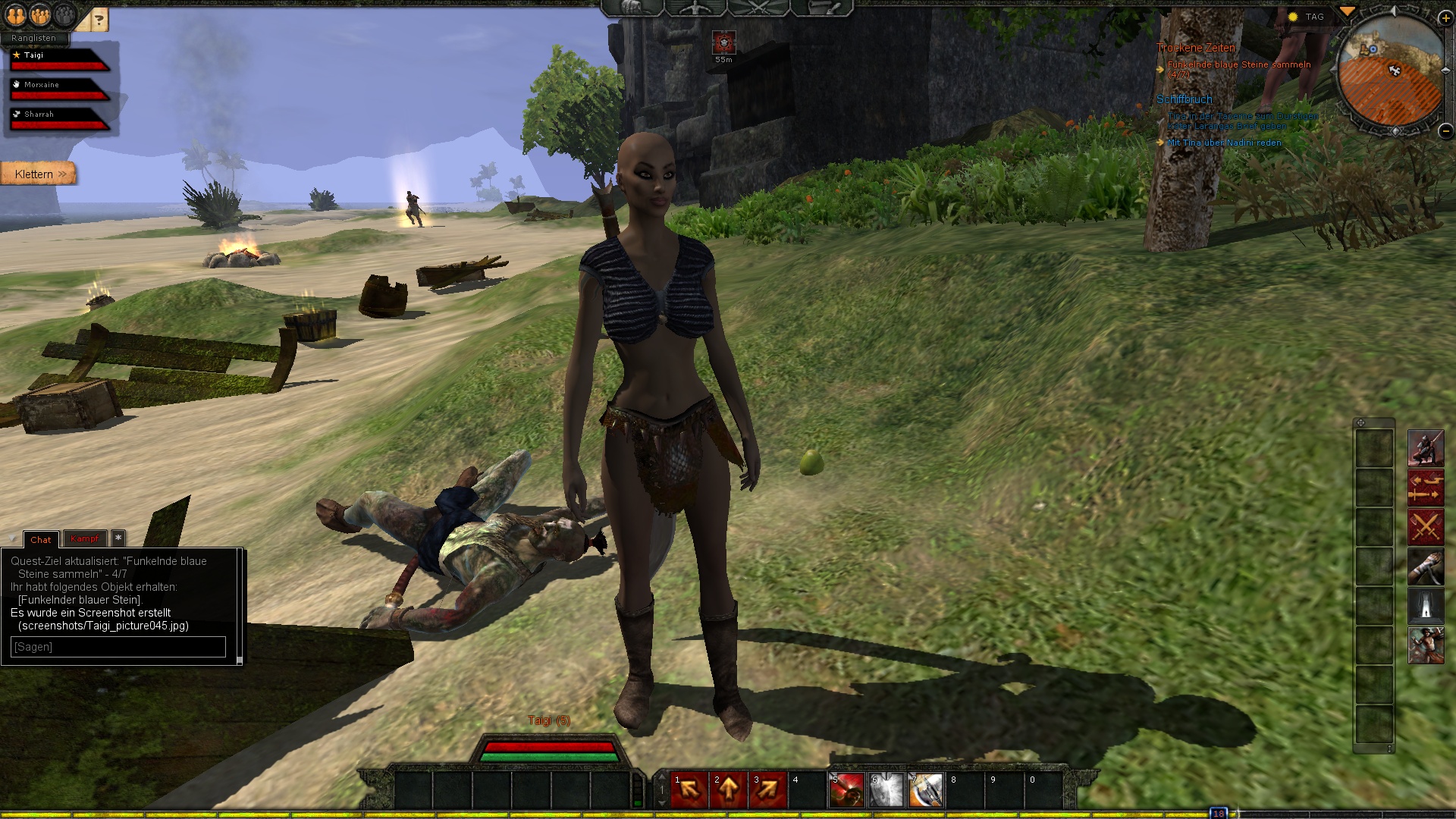The image size is (1456, 819).
Task: Activate the up-left arrow combo in slot 1
Action: point(689,790)
